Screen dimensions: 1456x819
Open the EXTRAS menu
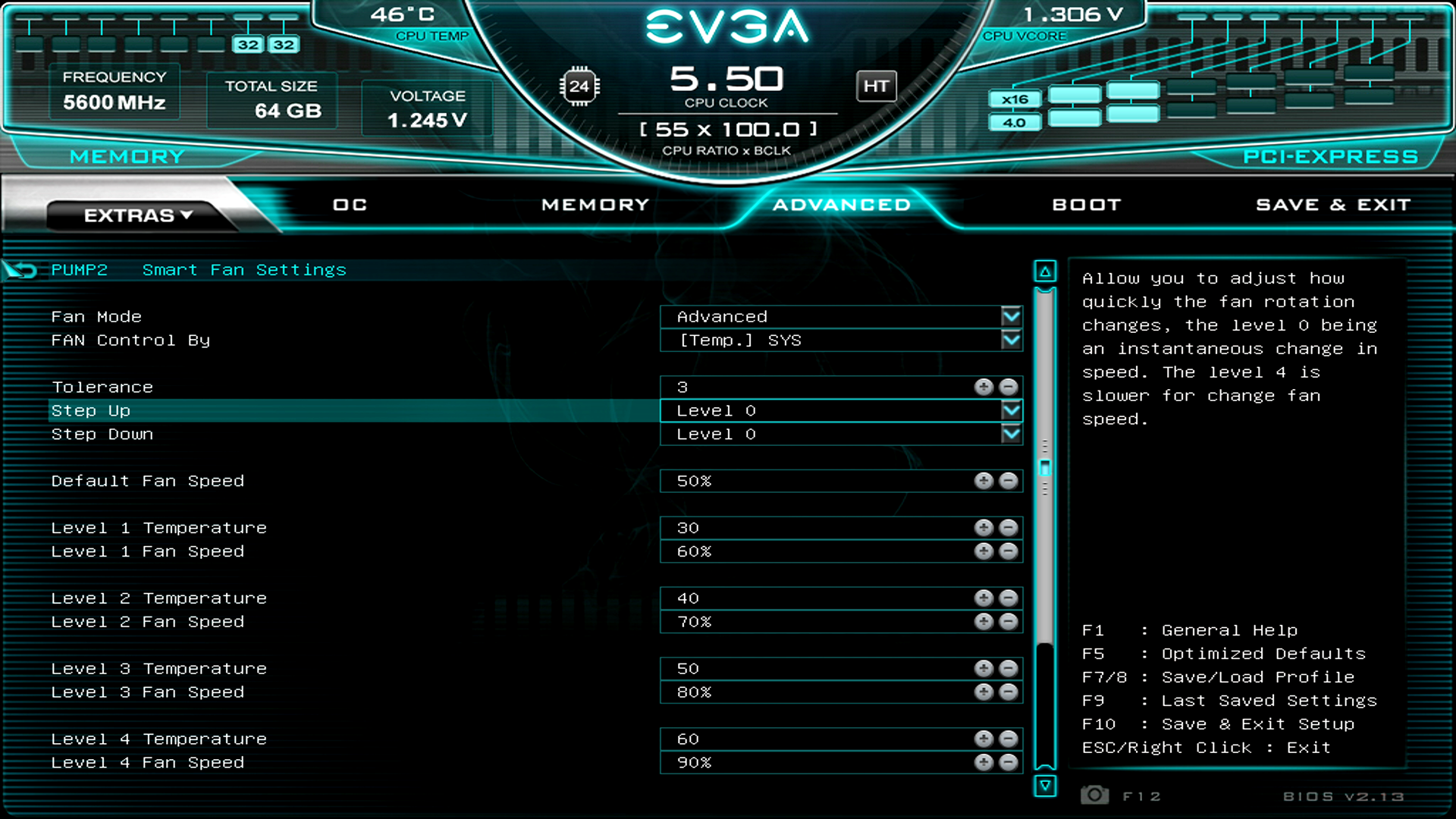(136, 215)
